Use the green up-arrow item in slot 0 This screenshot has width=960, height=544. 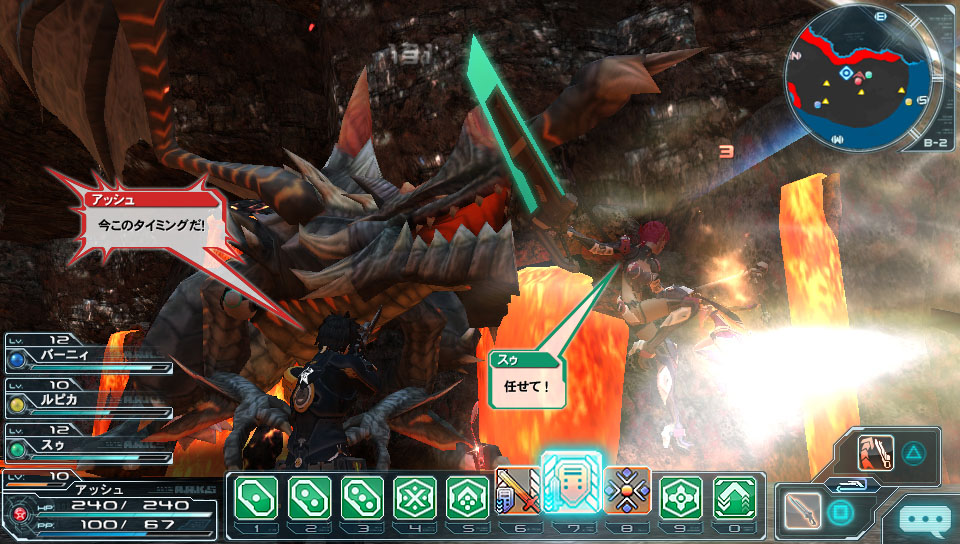click(733, 496)
